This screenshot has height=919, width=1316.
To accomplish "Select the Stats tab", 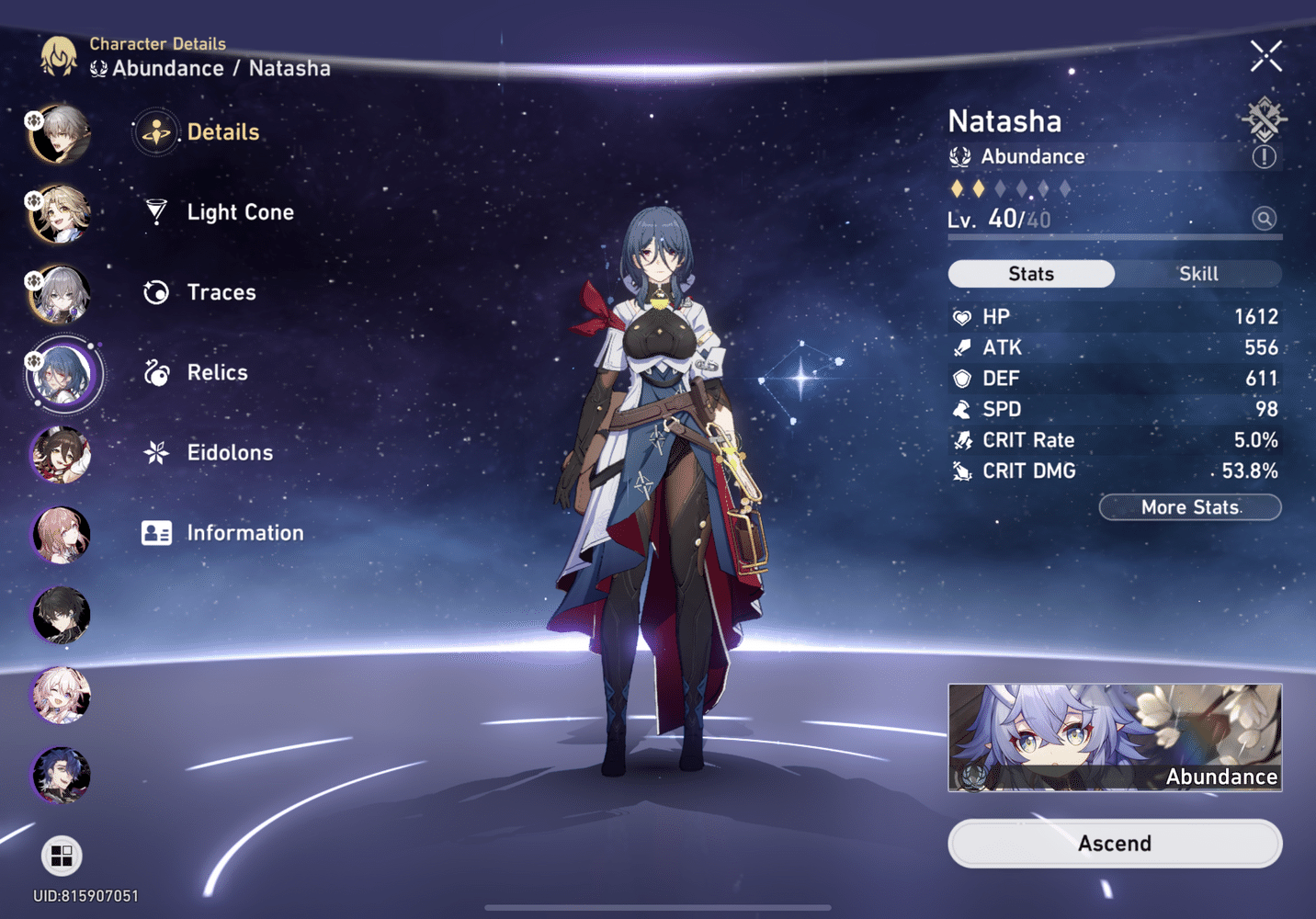I will coord(1031,274).
